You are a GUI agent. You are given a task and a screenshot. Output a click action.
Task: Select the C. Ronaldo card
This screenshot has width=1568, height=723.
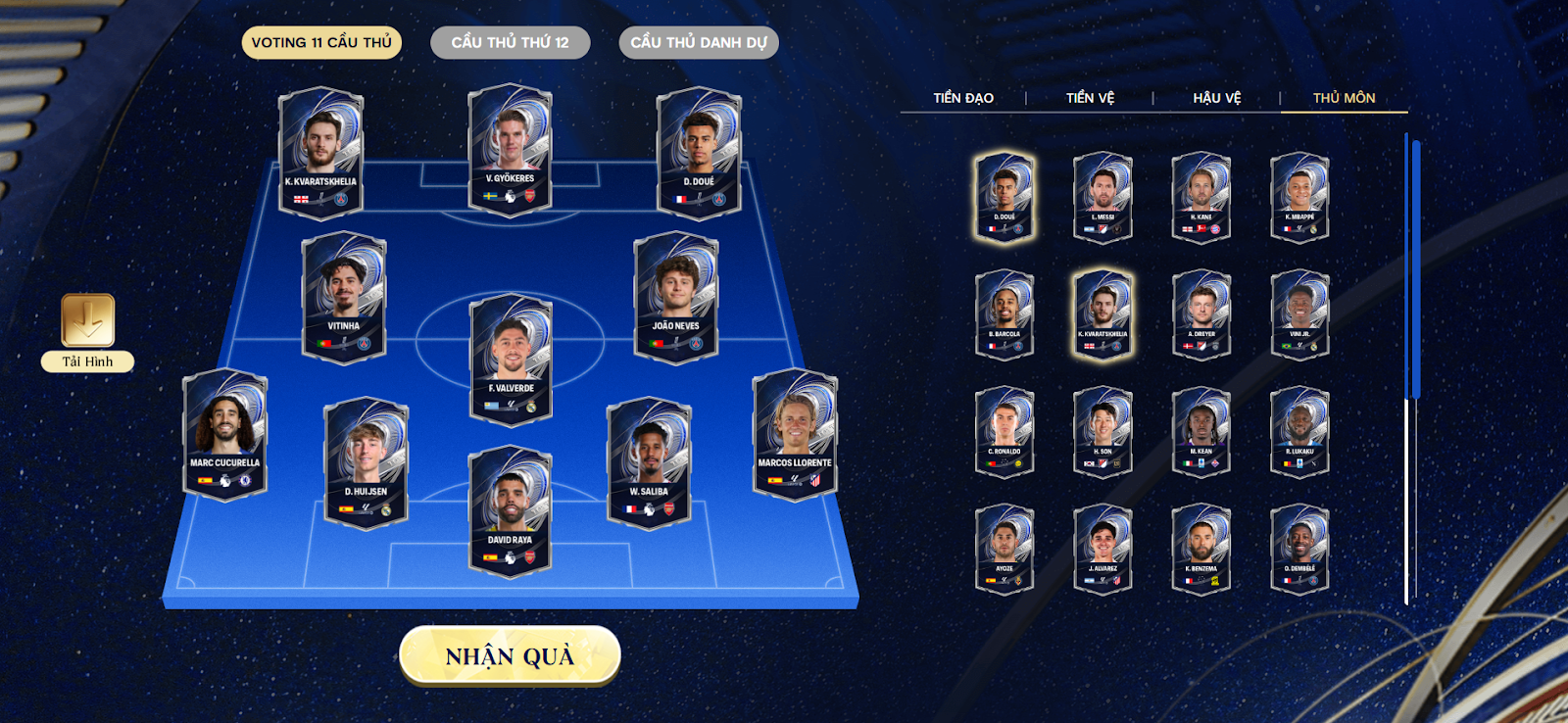coord(1004,432)
